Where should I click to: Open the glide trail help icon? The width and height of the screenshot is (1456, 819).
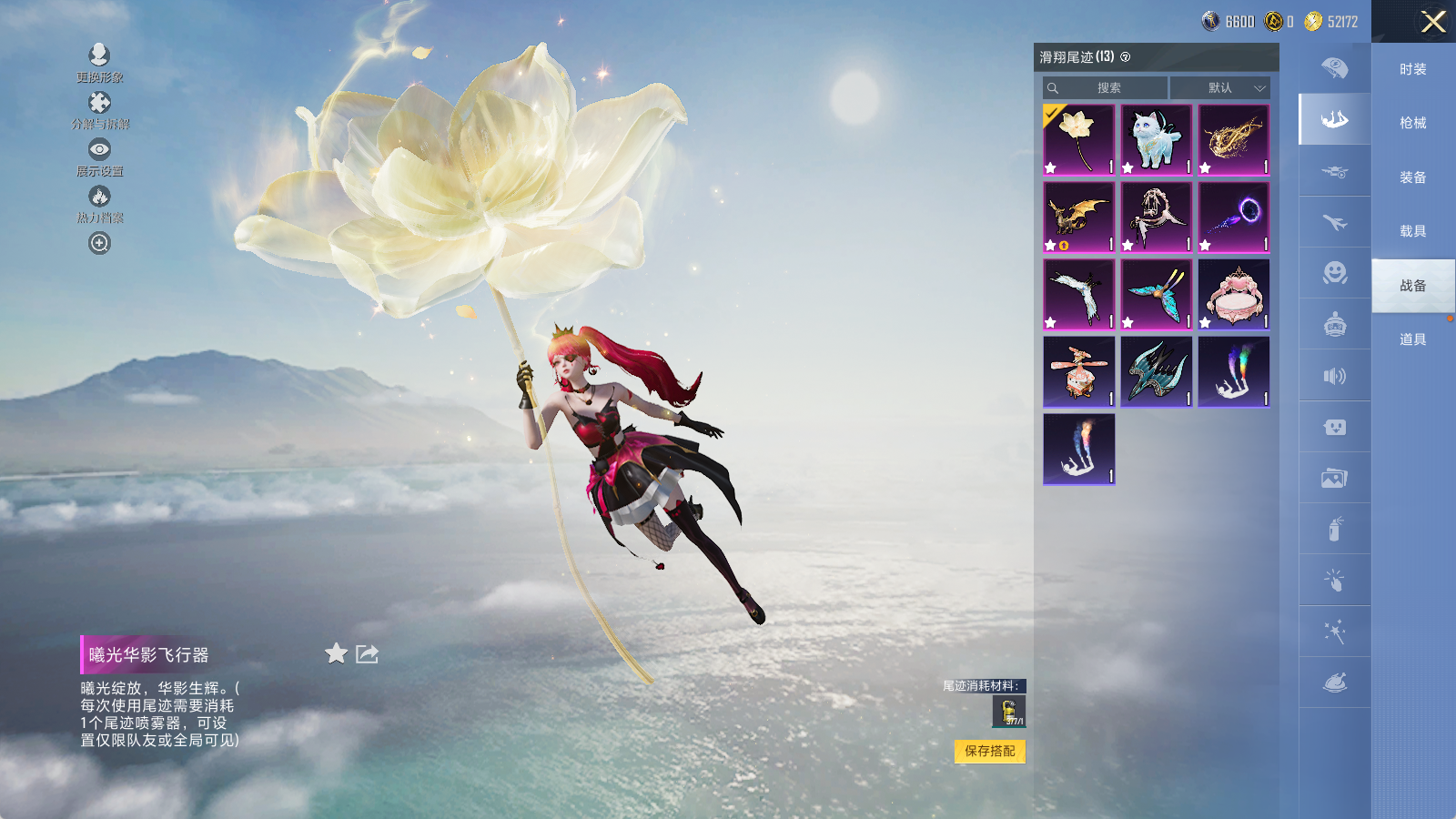1126,57
